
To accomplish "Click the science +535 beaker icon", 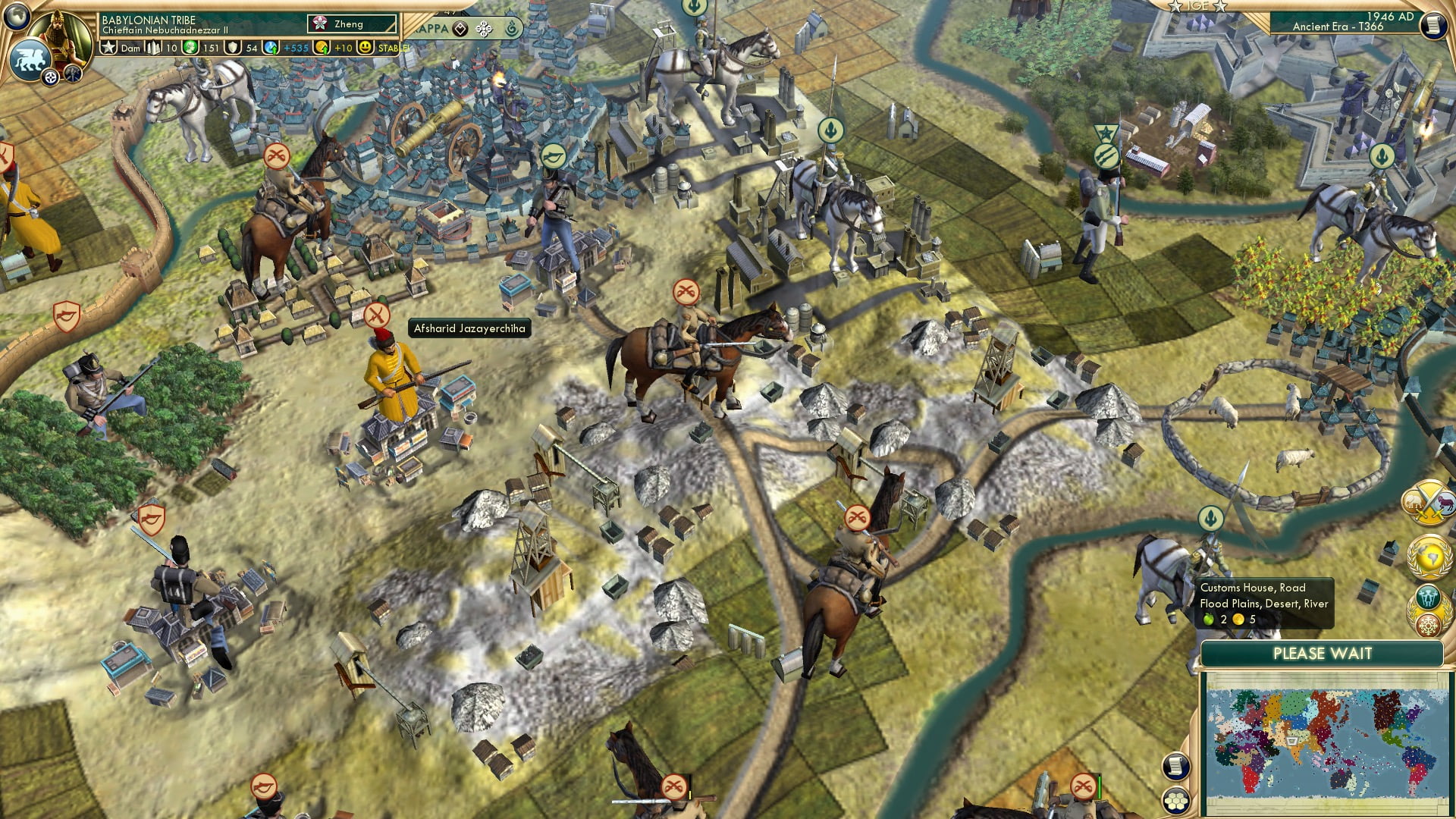I will pyautogui.click(x=270, y=48).
